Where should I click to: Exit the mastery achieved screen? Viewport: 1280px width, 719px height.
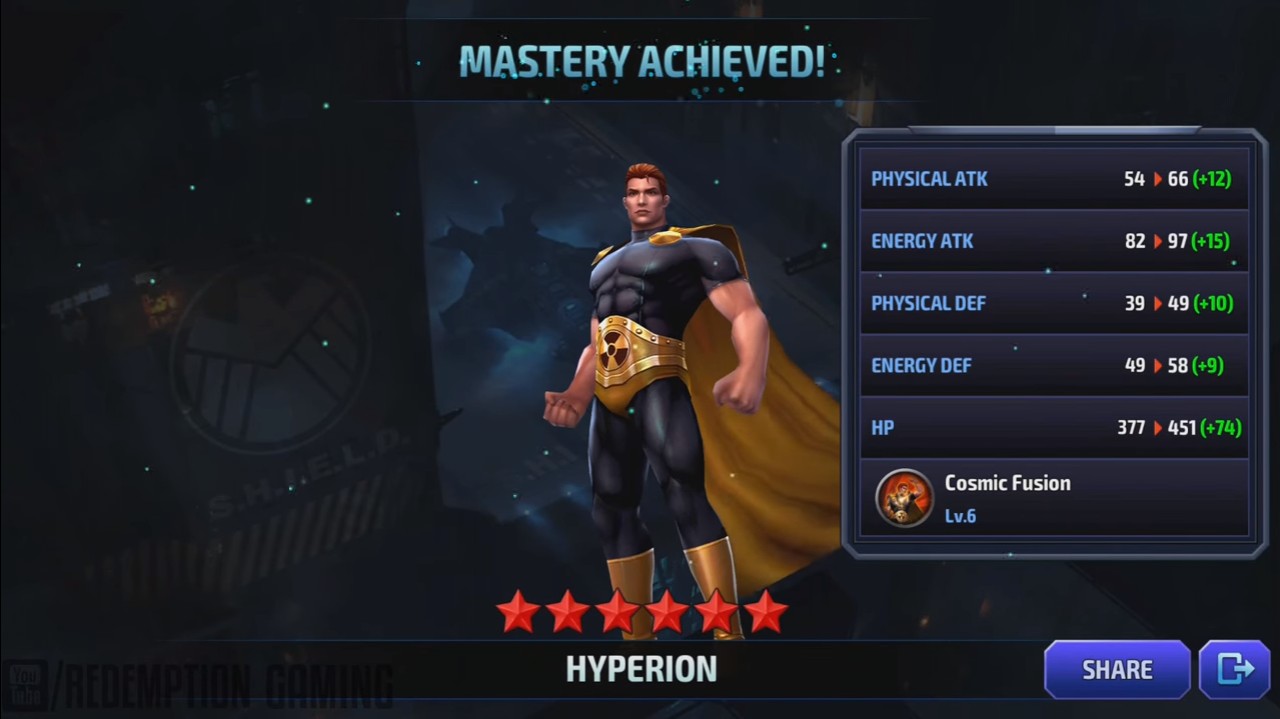[1234, 669]
